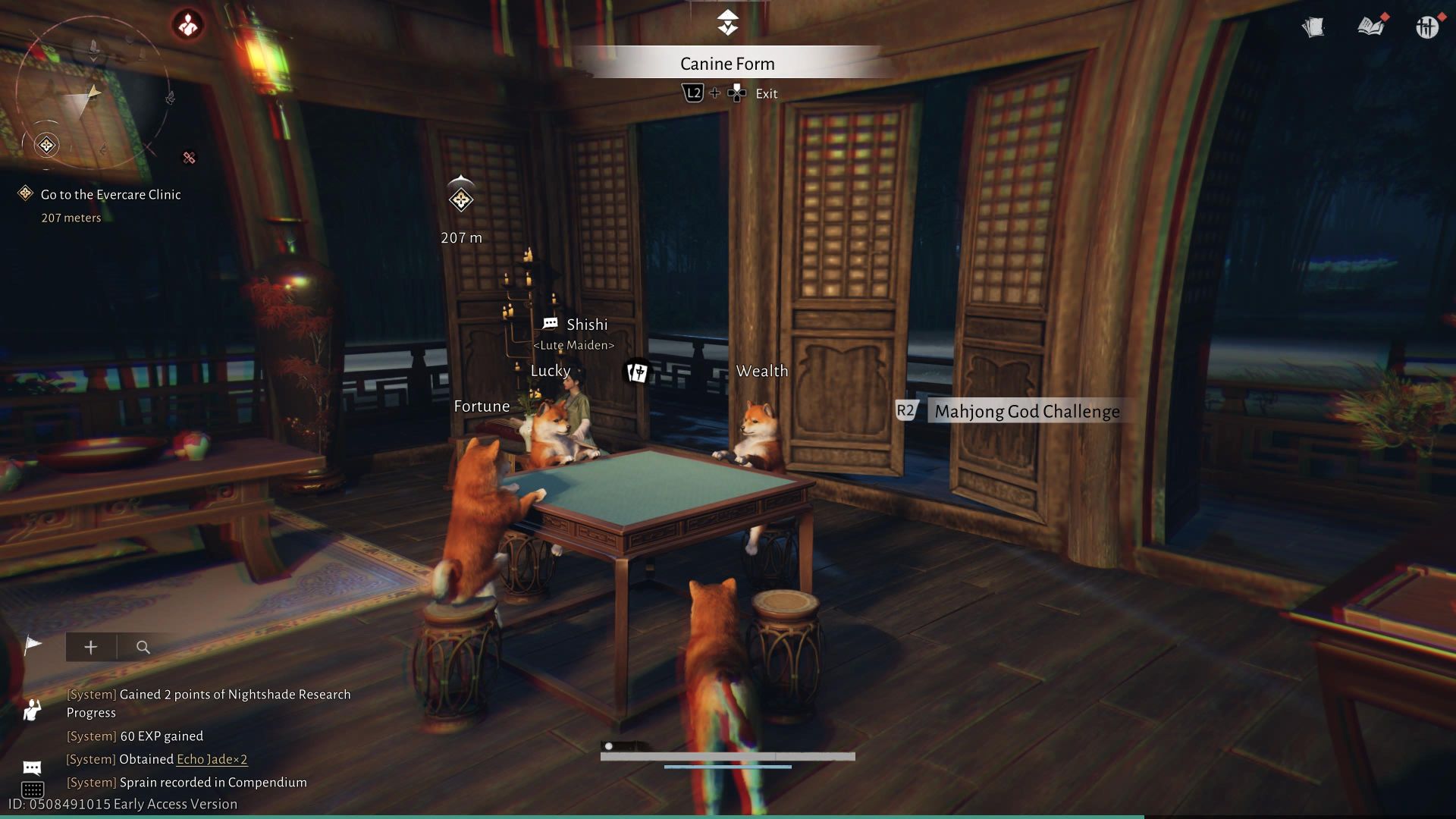Click the crossed chain-link icon beside the minimap
Screen dimensions: 1456x819
pyautogui.click(x=190, y=158)
